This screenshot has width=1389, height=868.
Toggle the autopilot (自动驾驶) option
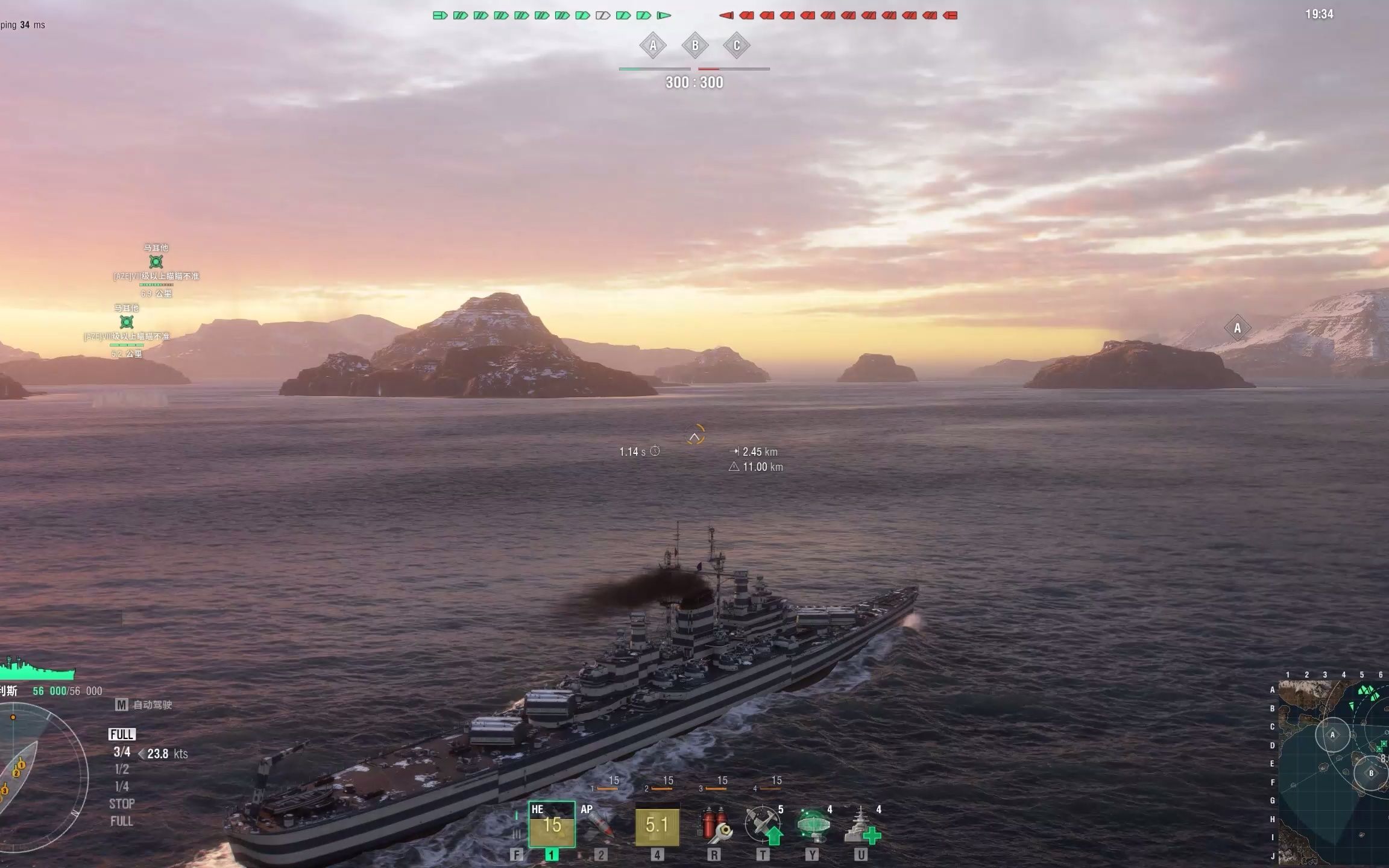145,705
